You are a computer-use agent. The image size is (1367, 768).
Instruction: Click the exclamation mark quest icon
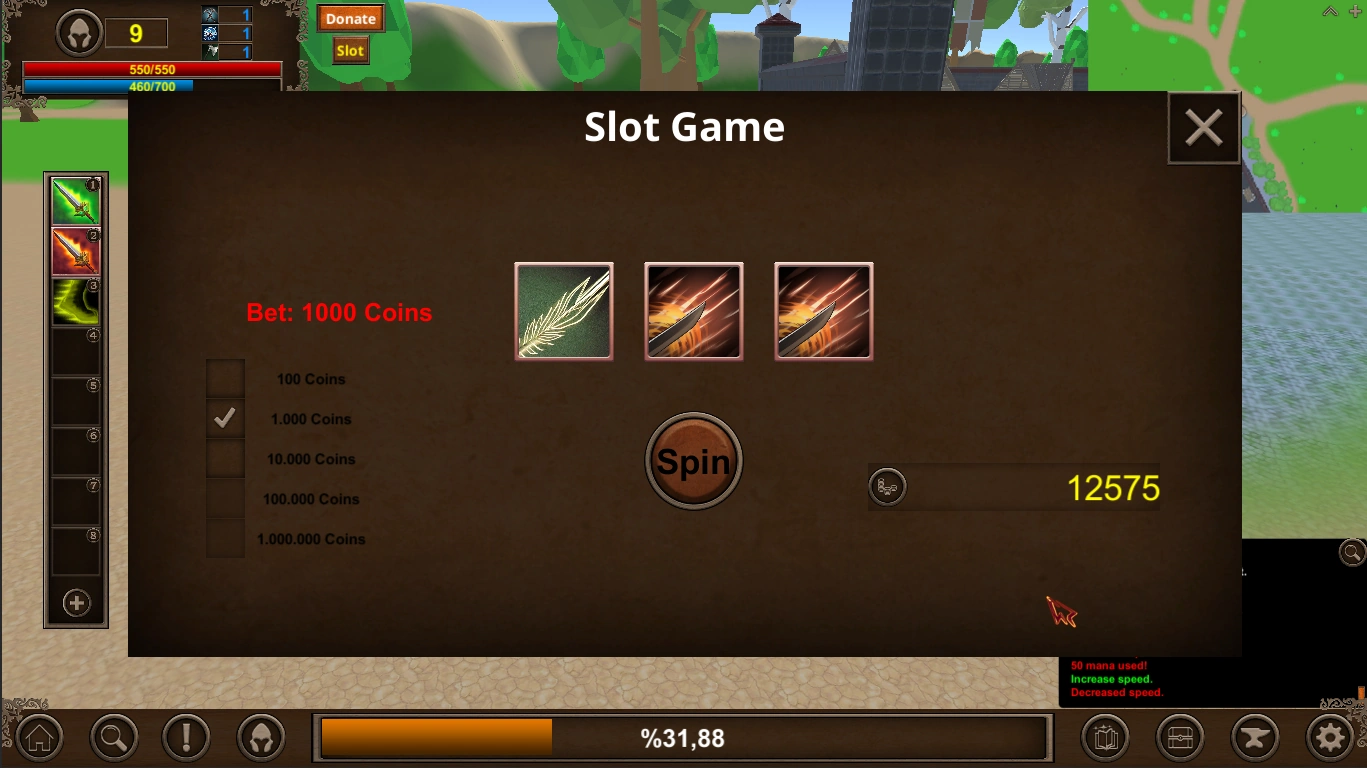tap(186, 737)
